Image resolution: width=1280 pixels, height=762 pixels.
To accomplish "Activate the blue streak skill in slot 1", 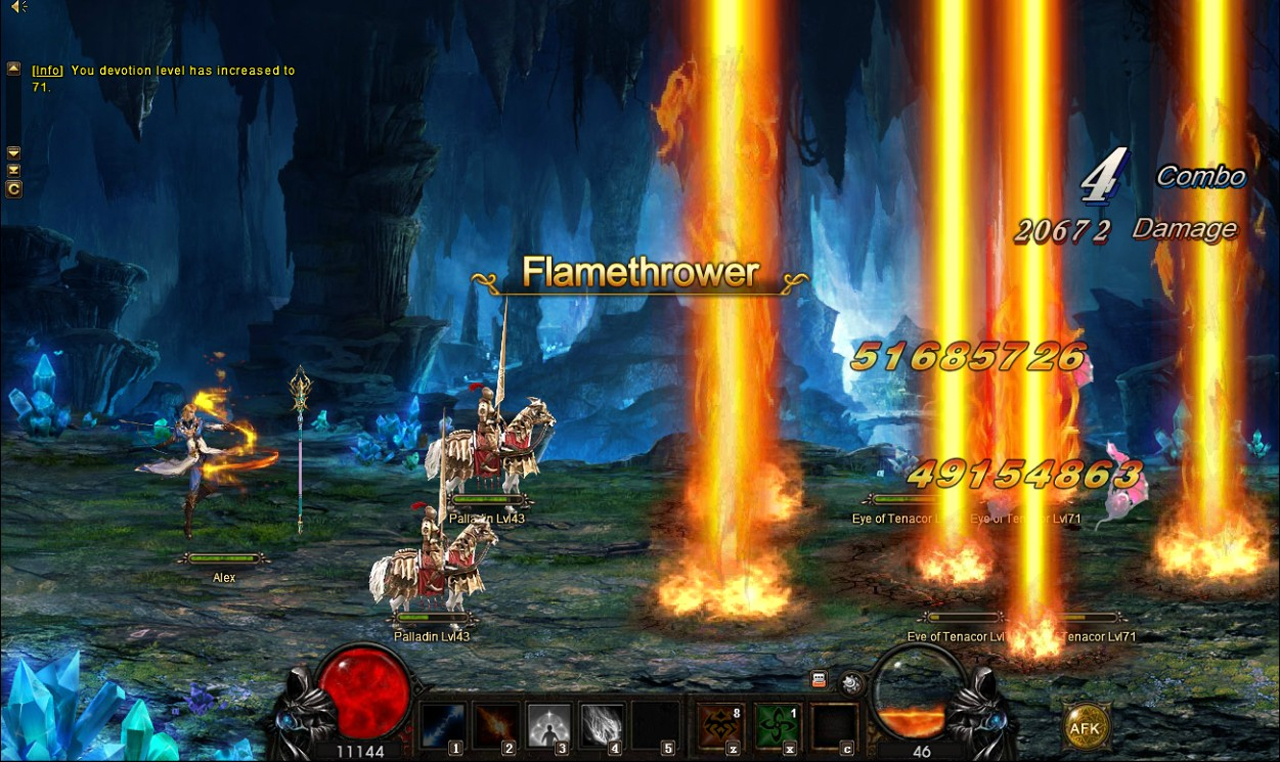I will tap(442, 725).
